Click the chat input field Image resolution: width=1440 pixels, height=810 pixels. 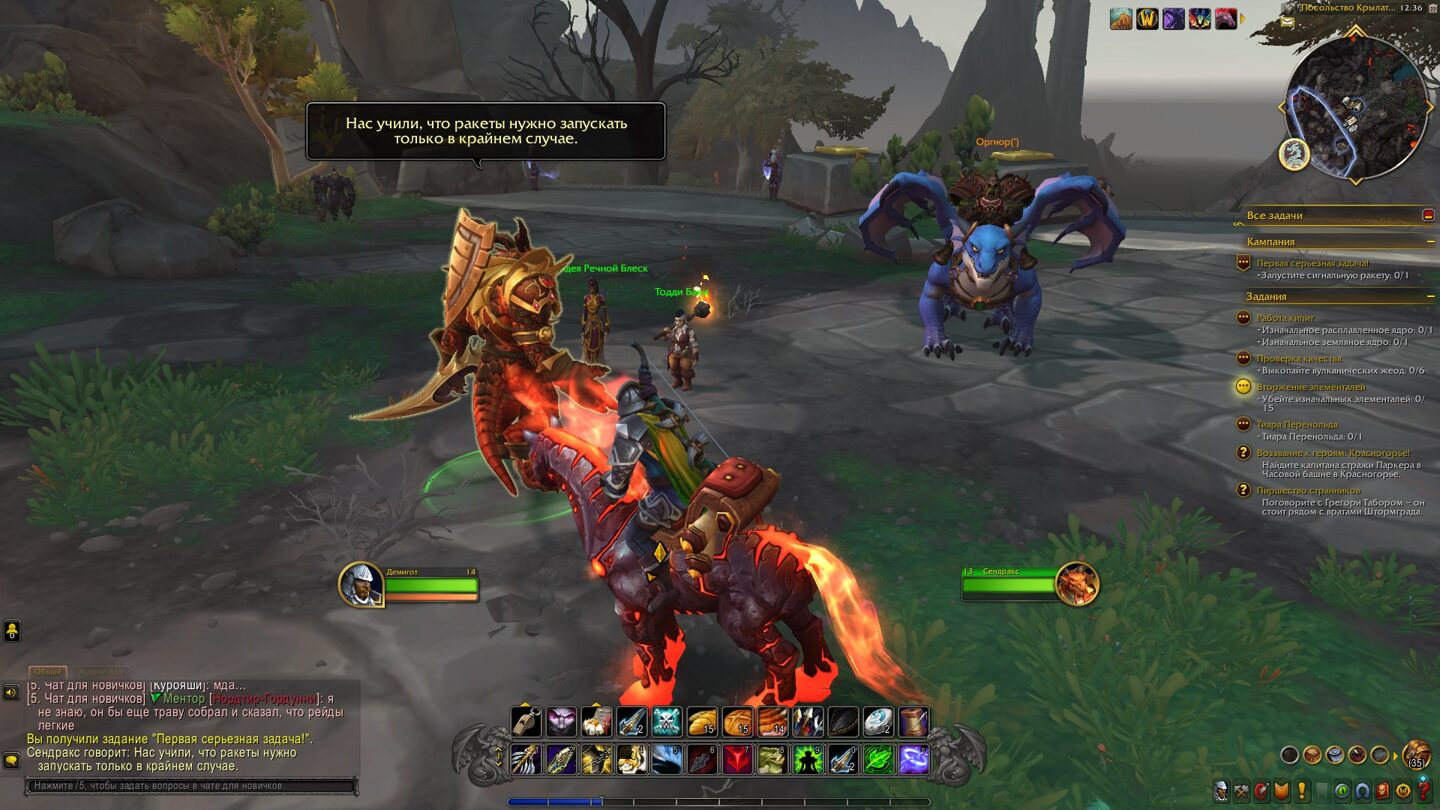(x=190, y=787)
